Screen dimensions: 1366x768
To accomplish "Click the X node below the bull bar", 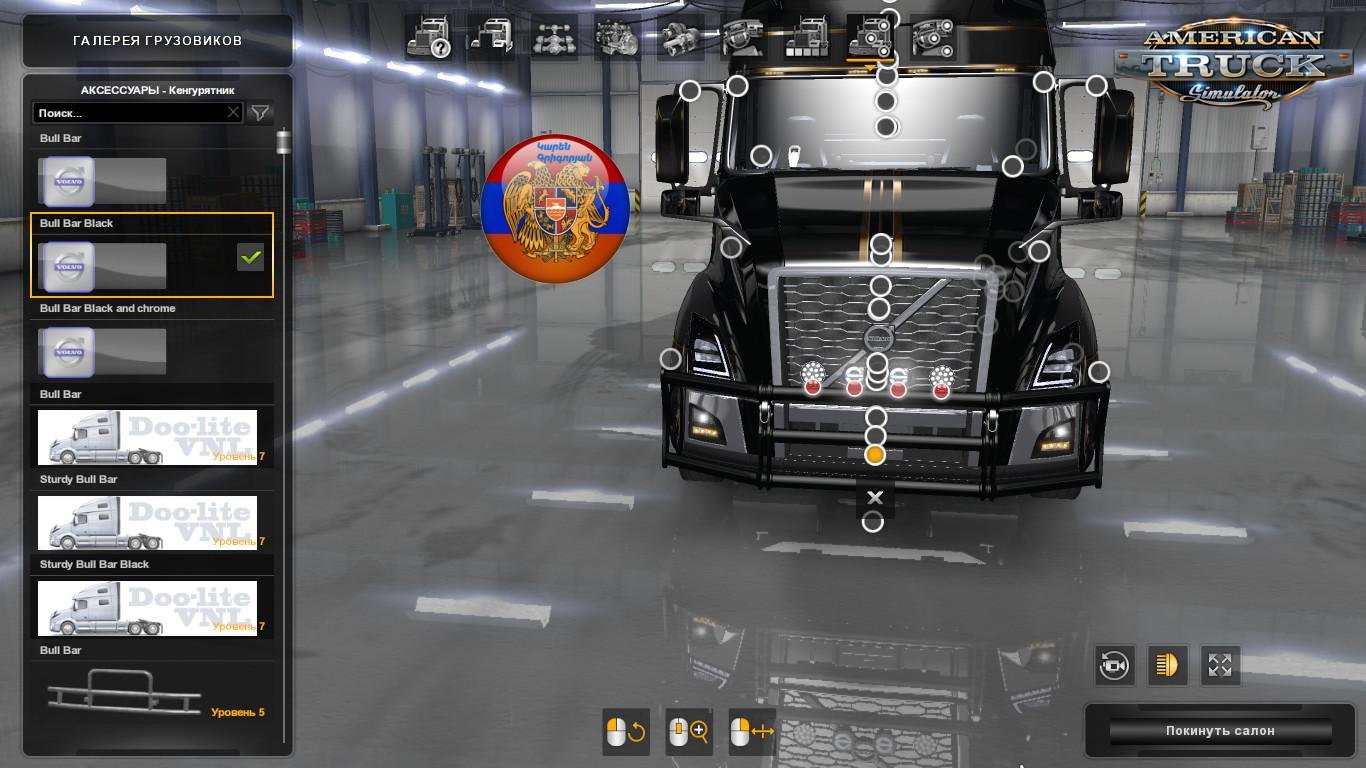I will point(875,497).
